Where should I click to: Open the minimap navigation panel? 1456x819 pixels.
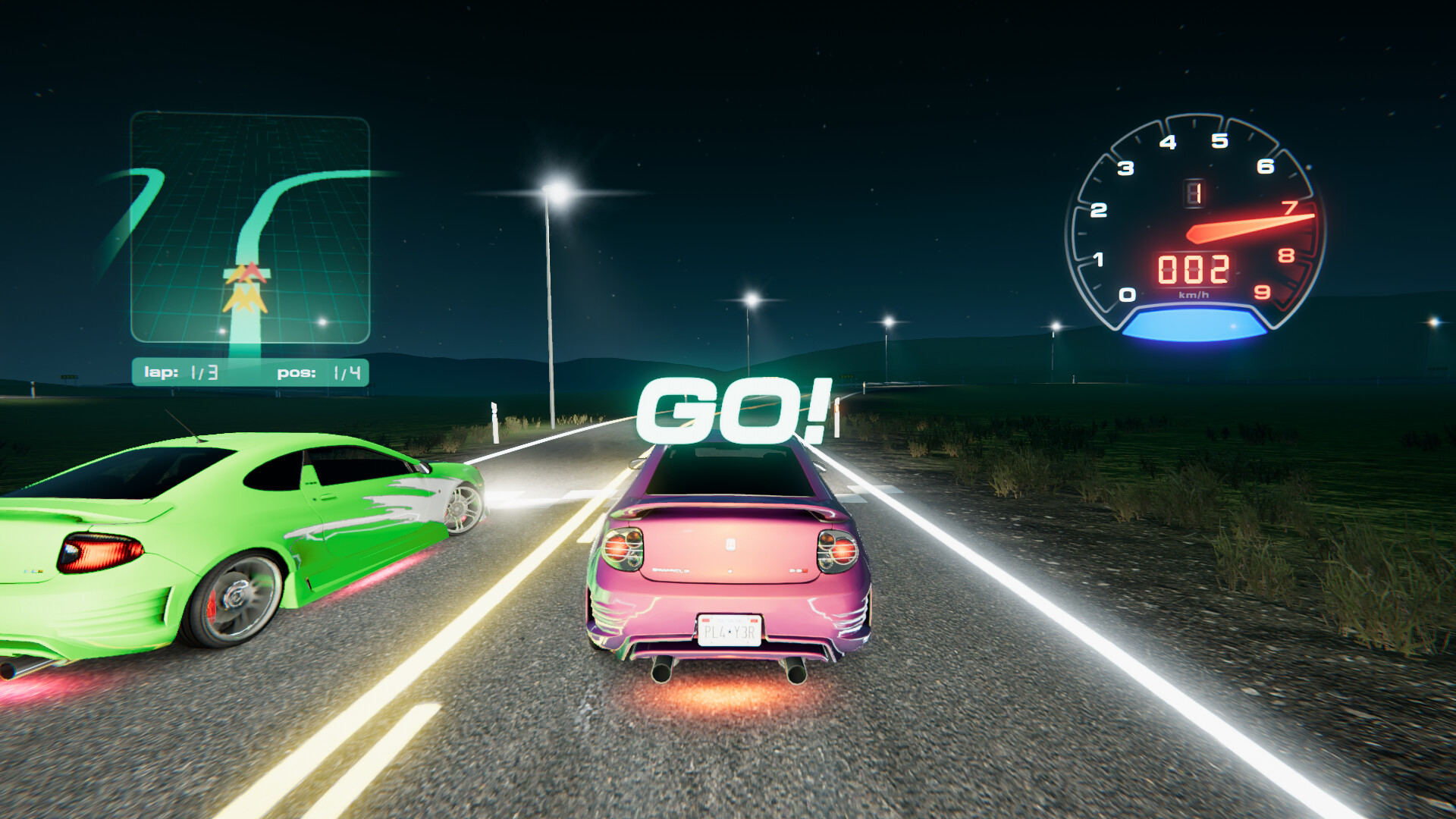click(x=250, y=227)
